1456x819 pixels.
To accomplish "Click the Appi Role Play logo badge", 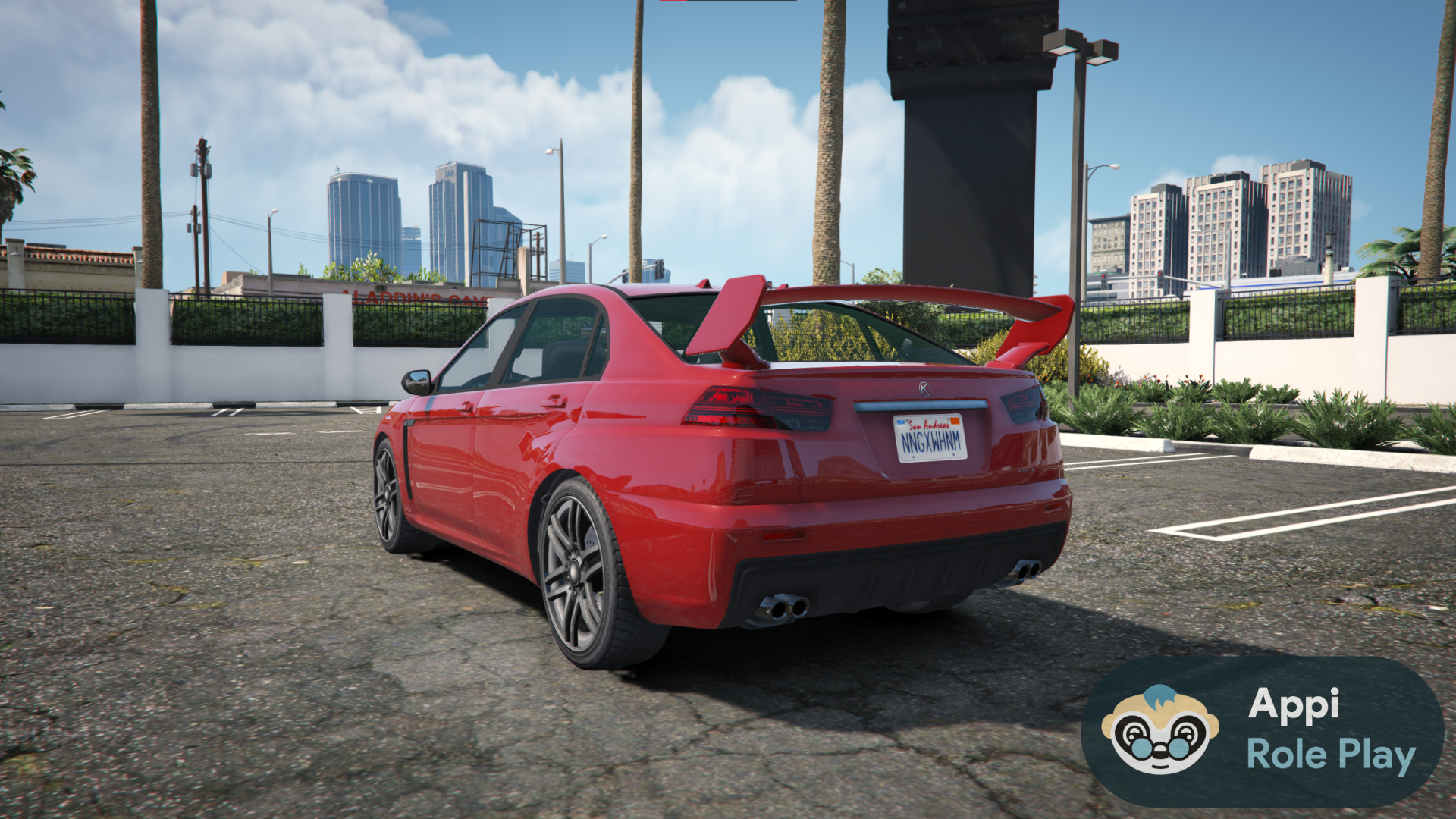I will [x=1262, y=730].
